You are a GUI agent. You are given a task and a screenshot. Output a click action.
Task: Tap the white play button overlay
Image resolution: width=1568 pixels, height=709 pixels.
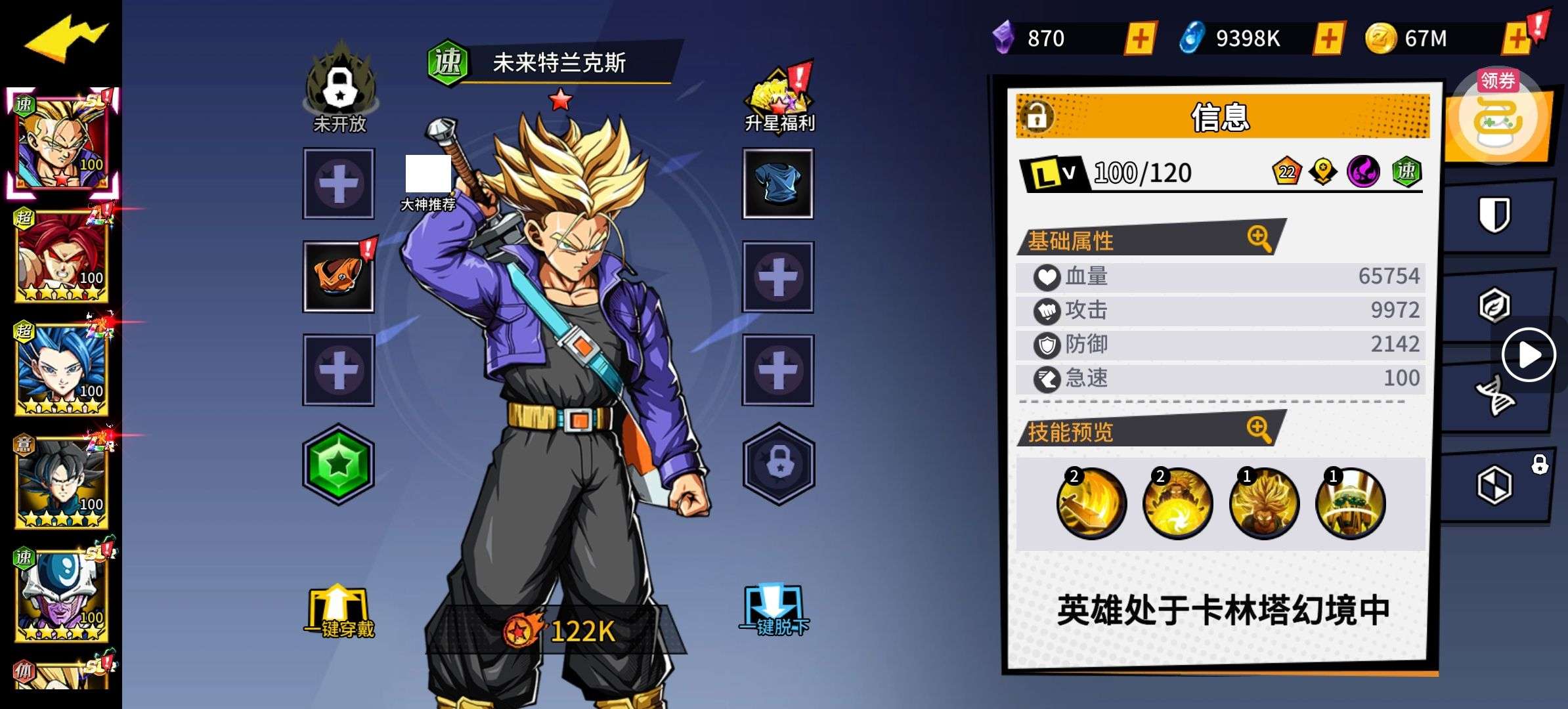click(1529, 355)
